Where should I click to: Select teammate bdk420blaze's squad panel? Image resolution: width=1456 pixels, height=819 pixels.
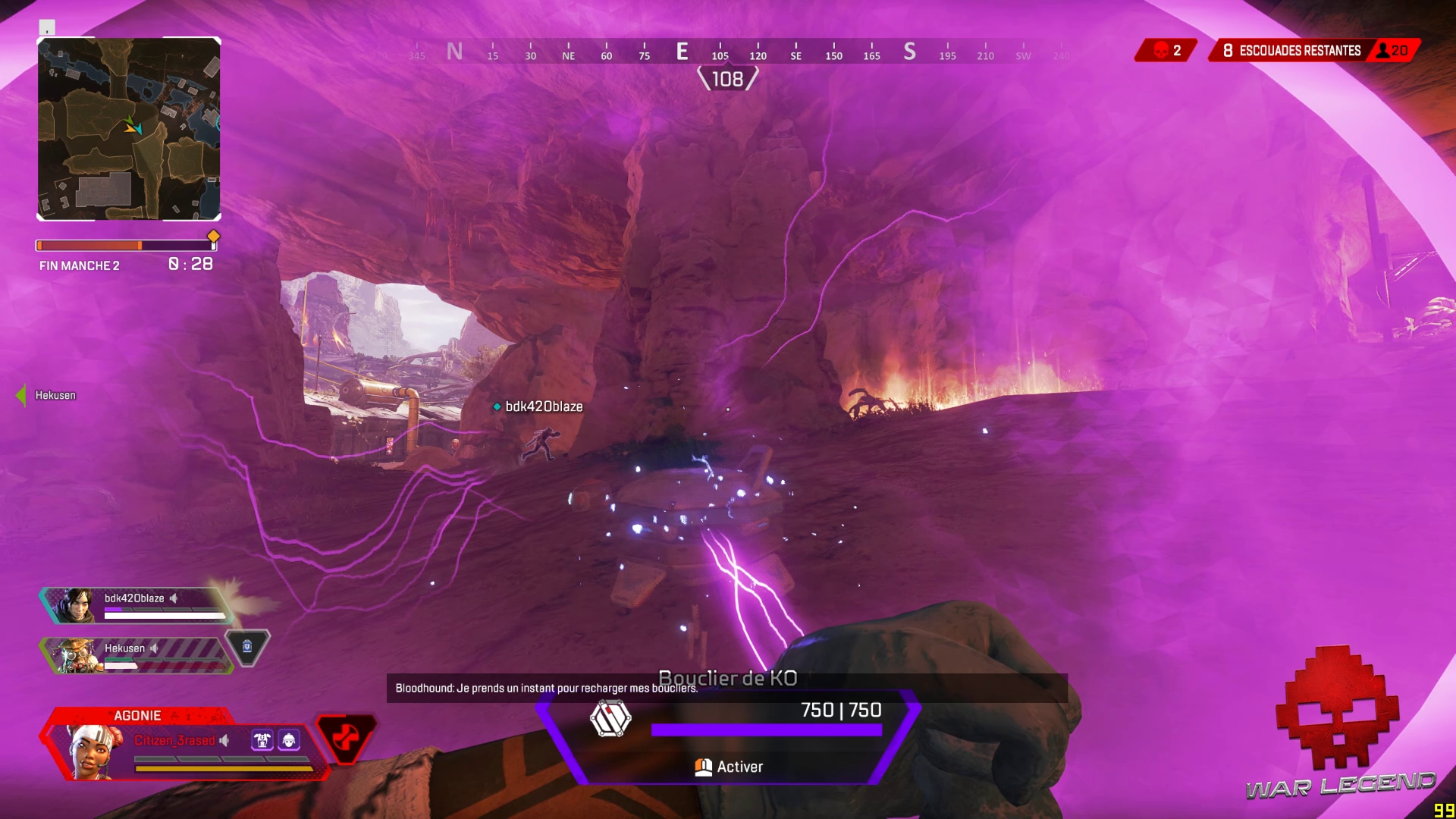pyautogui.click(x=136, y=606)
